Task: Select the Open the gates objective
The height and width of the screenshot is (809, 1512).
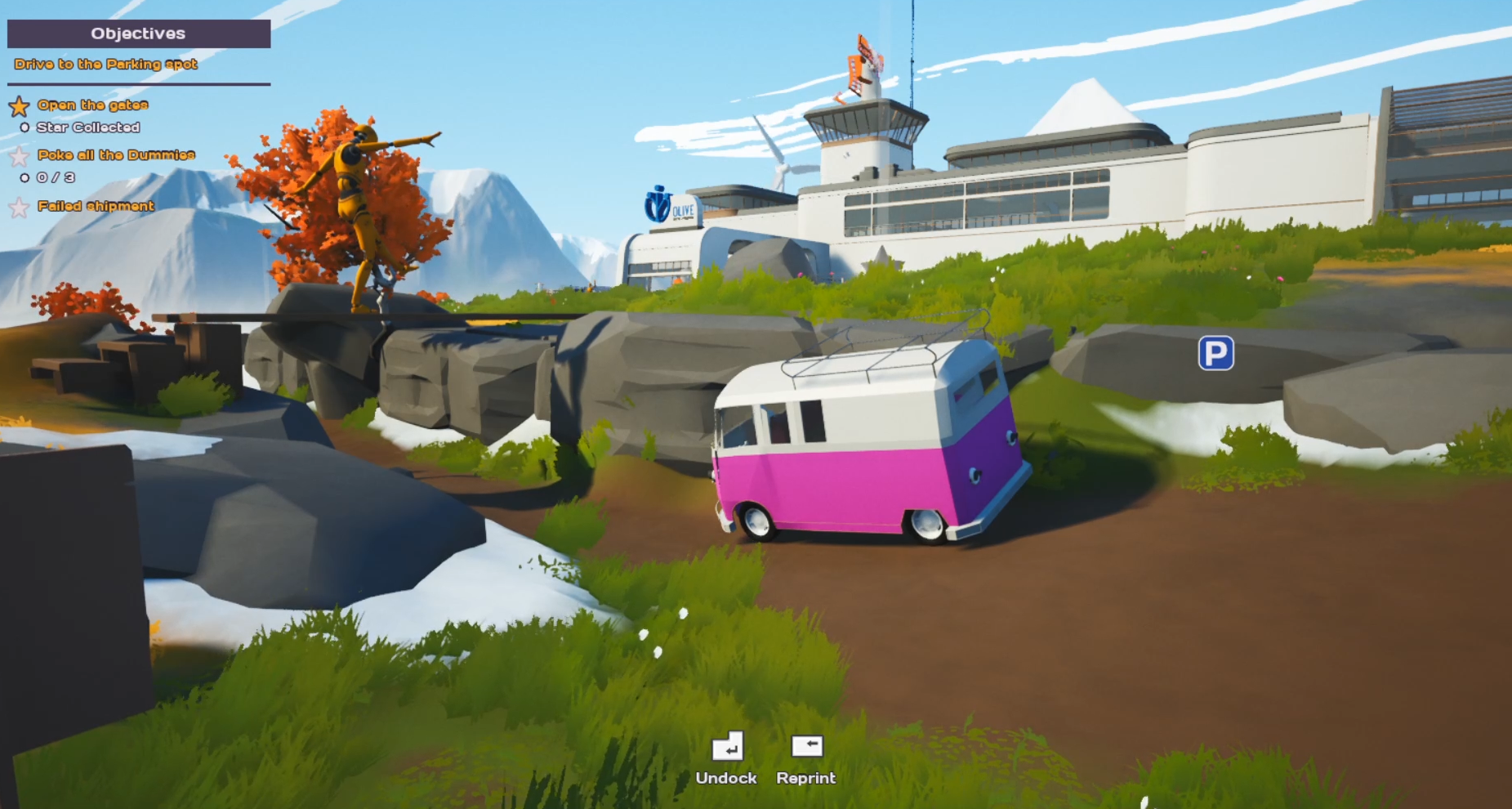Action: pyautogui.click(x=92, y=105)
